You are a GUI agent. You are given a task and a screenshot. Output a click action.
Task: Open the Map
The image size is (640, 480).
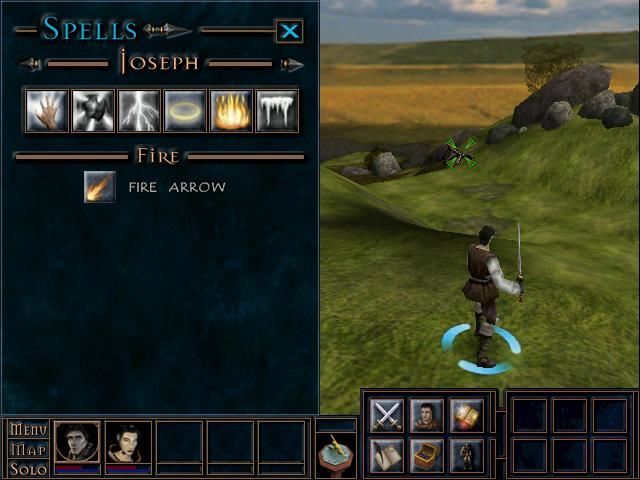(x=28, y=449)
